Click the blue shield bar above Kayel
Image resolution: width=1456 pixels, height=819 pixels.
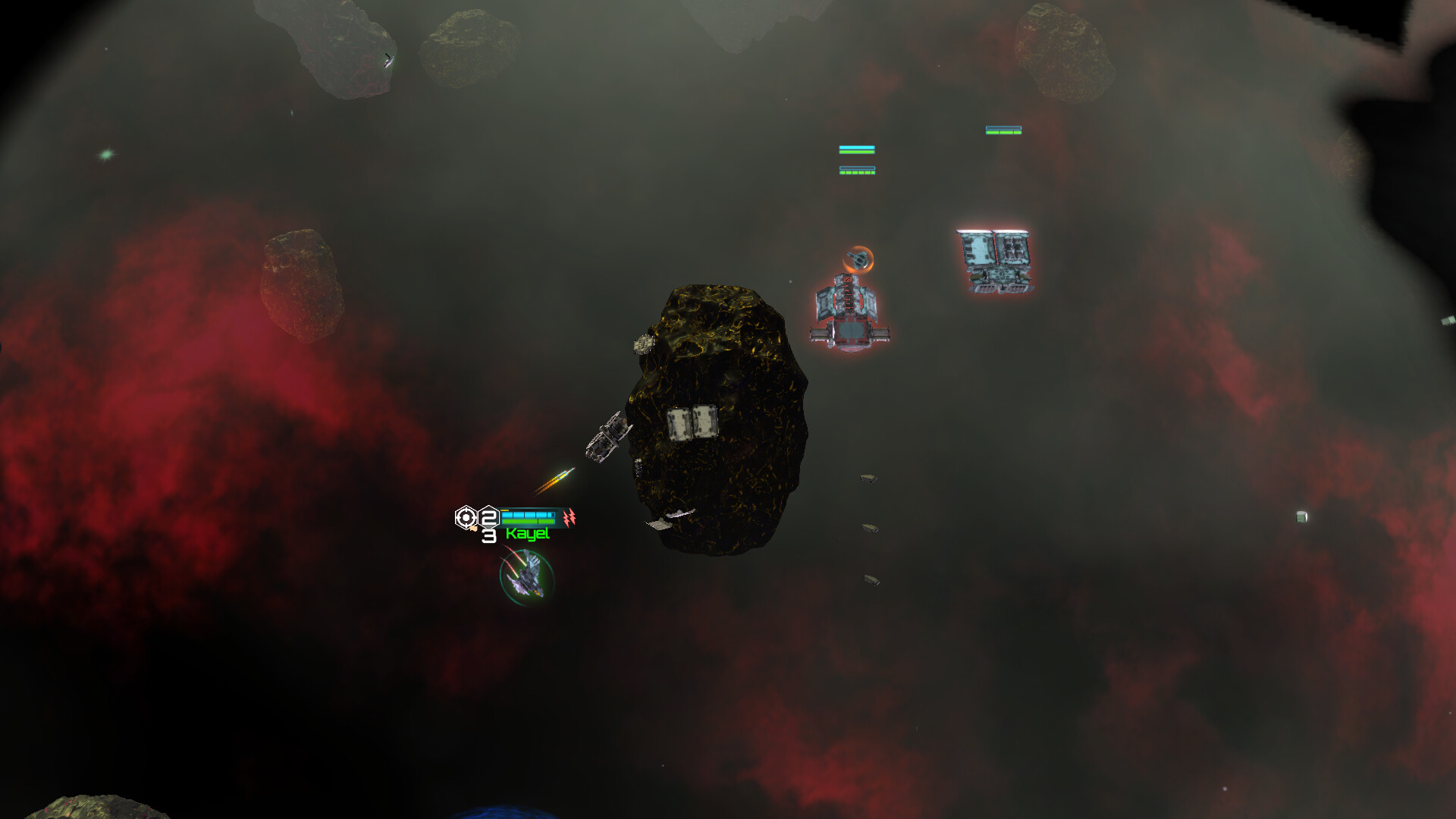529,515
